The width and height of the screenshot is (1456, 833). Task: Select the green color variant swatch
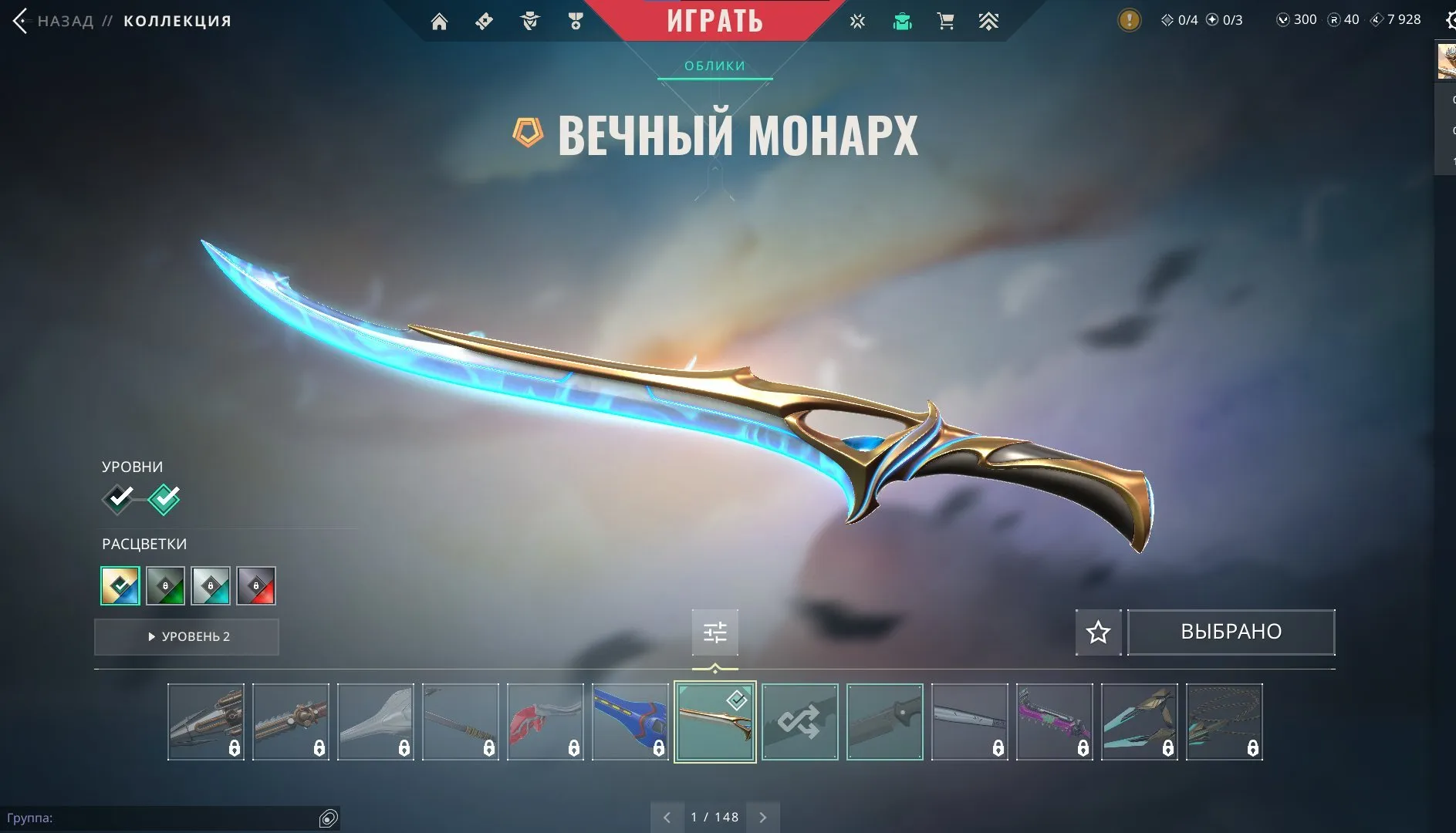click(165, 586)
